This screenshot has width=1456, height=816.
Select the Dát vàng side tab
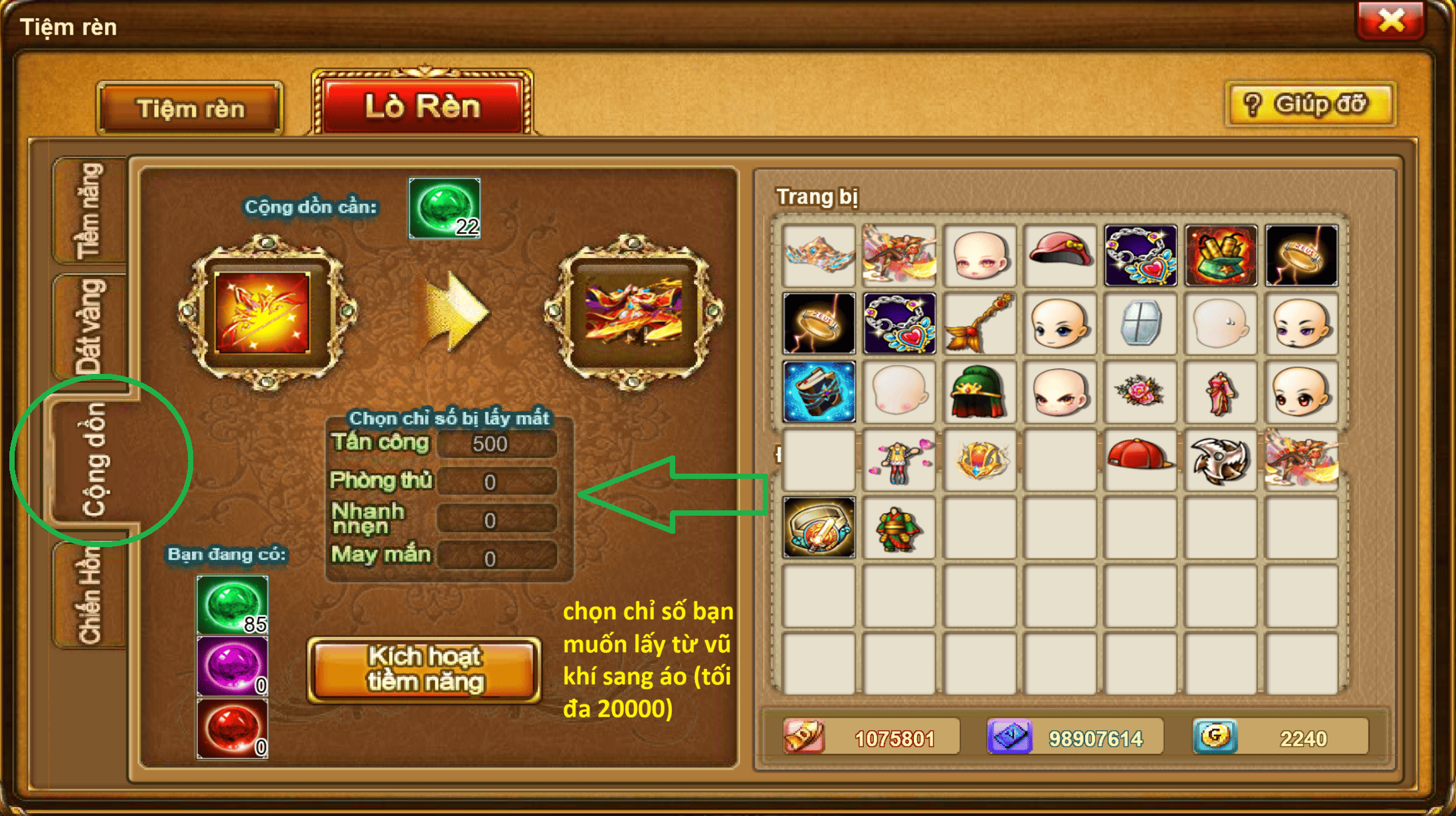[90, 326]
